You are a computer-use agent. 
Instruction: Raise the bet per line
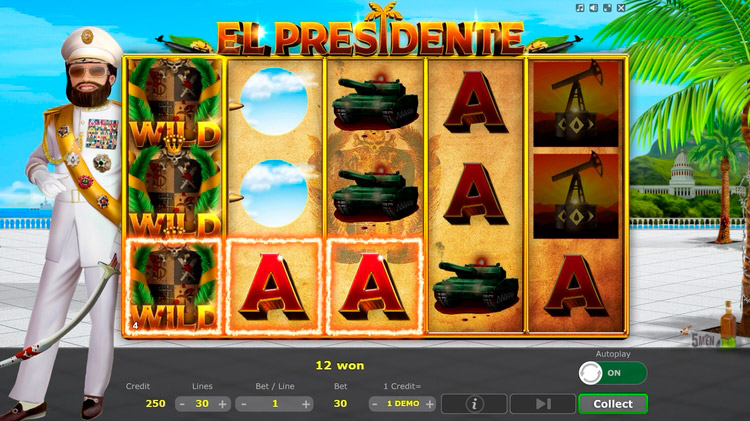(306, 404)
